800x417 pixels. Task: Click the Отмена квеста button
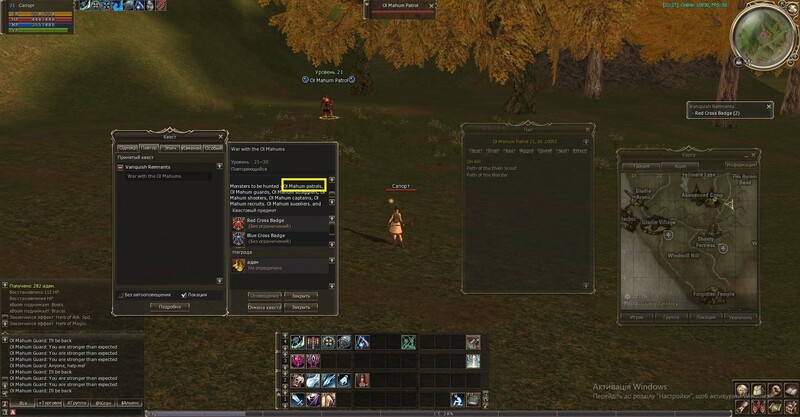click(264, 307)
